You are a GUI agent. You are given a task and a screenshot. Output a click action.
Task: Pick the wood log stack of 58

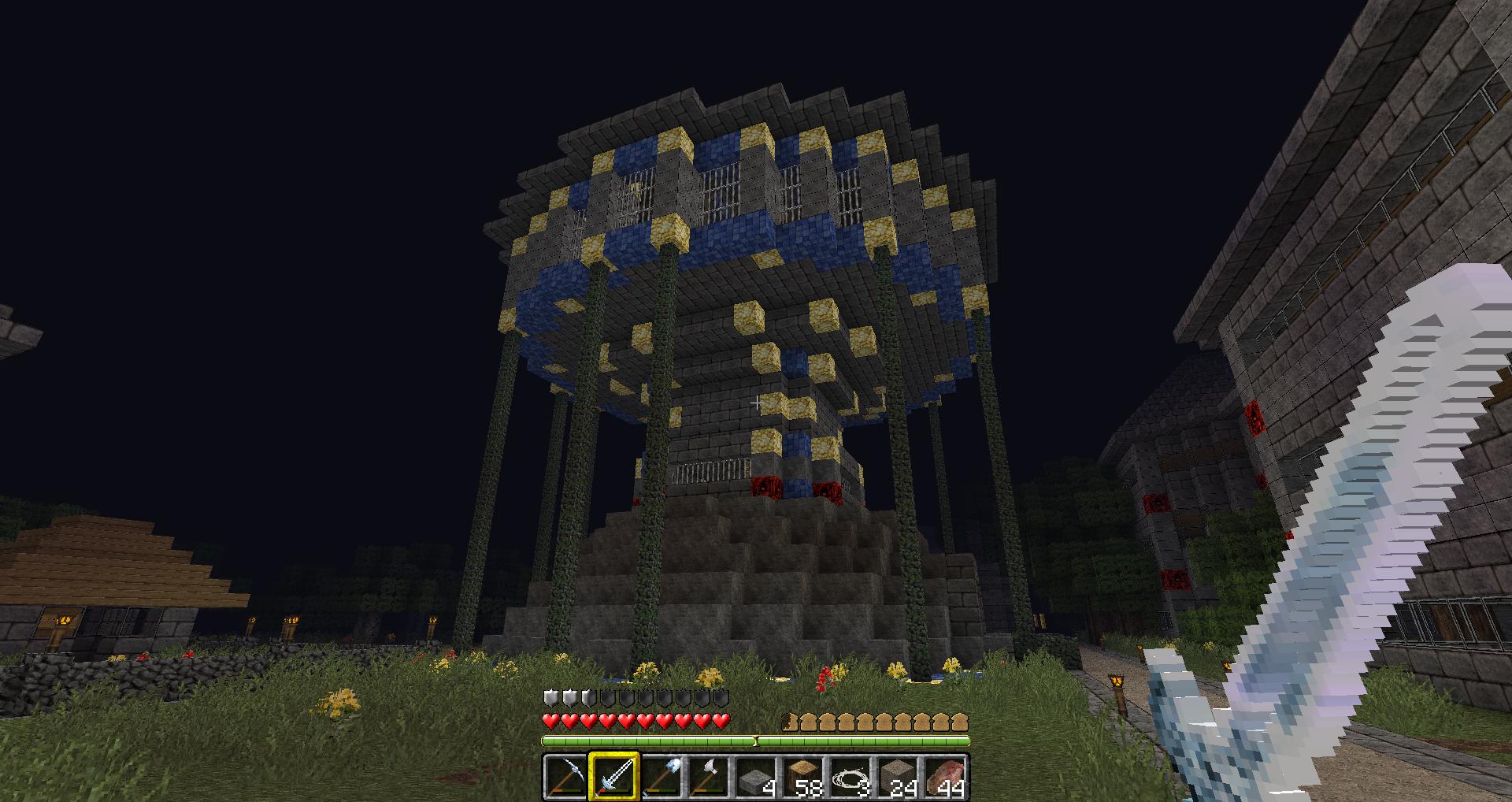coord(803,777)
